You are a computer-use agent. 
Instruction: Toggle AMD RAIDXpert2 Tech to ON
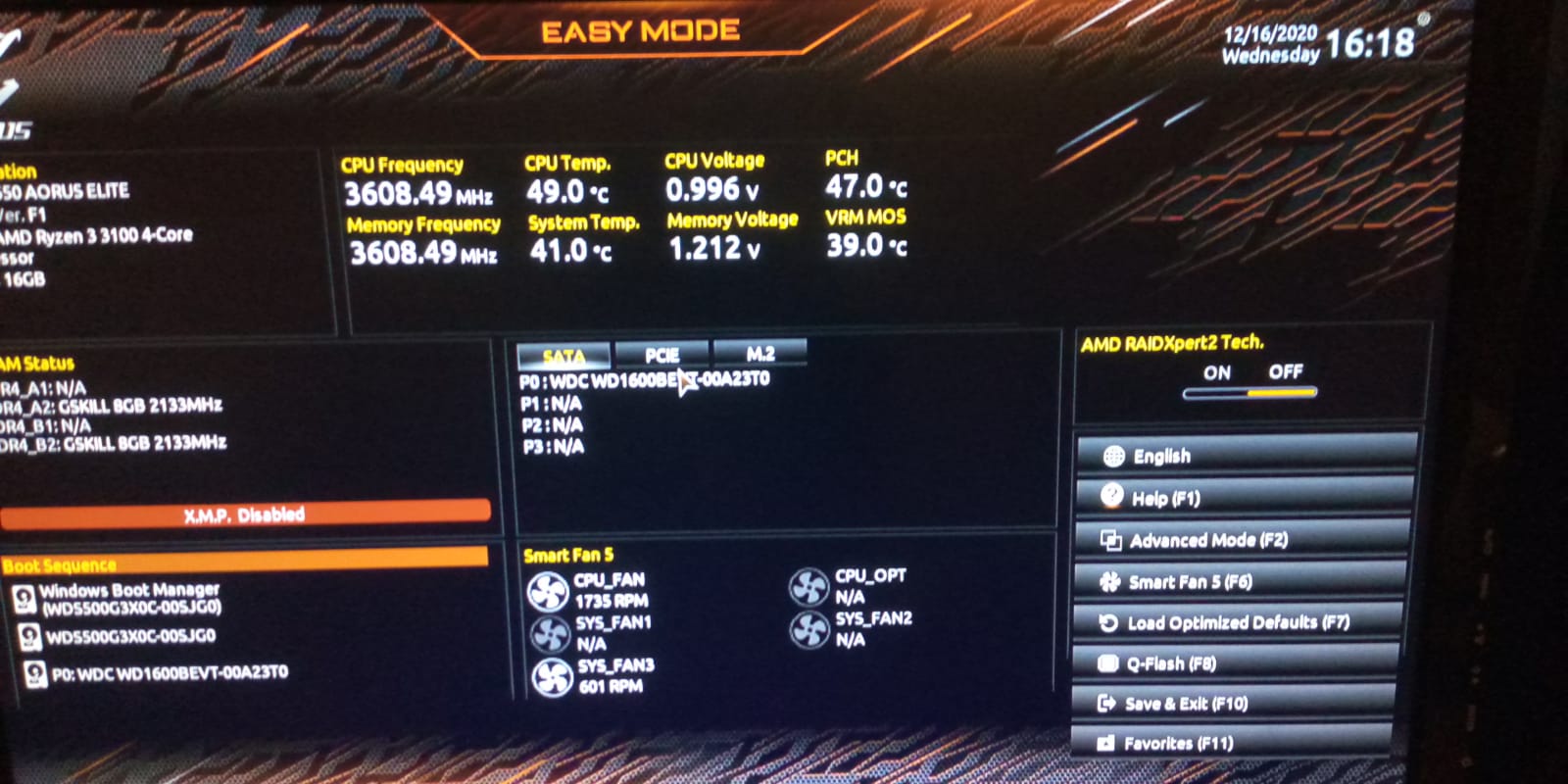(1216, 372)
